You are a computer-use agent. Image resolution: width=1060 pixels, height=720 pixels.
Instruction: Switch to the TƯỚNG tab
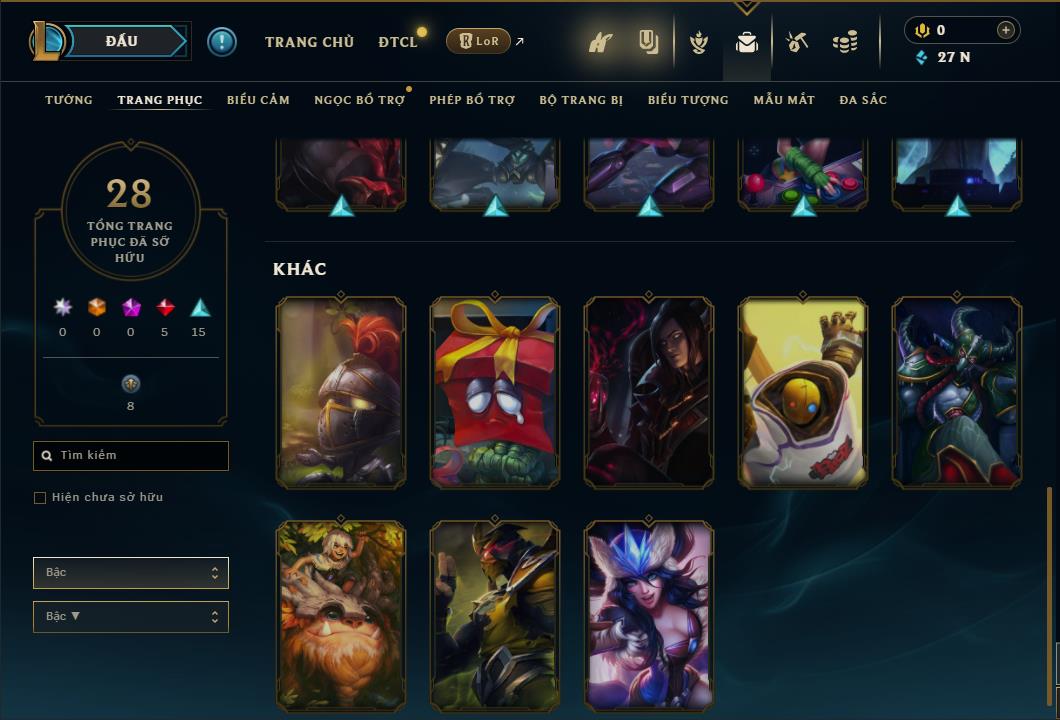[x=69, y=100]
